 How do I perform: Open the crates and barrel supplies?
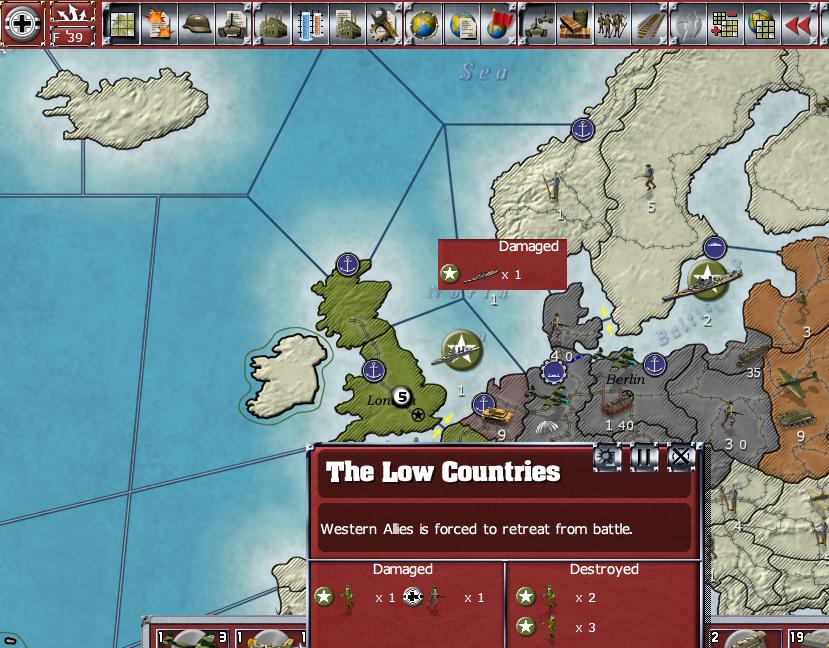(x=574, y=21)
